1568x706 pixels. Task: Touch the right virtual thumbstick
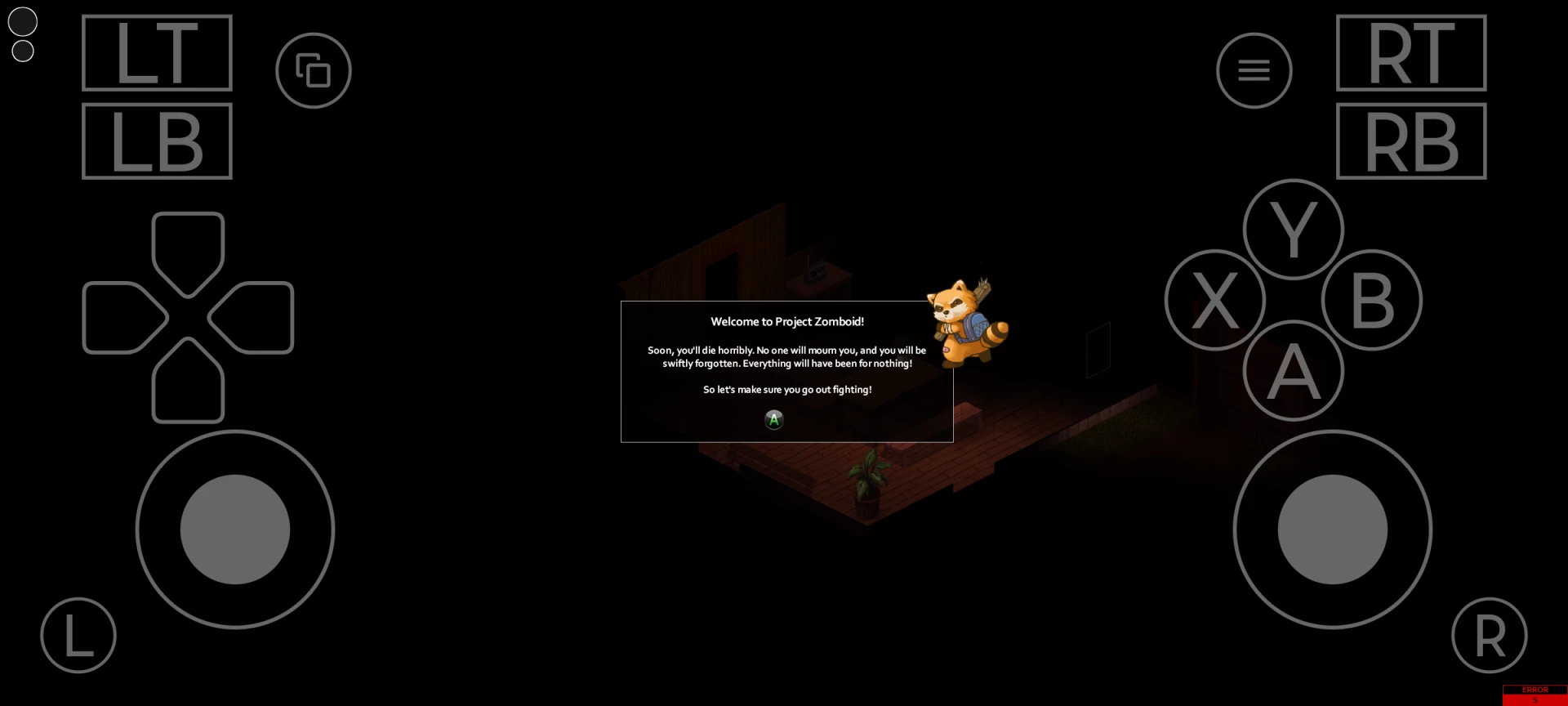point(1332,529)
